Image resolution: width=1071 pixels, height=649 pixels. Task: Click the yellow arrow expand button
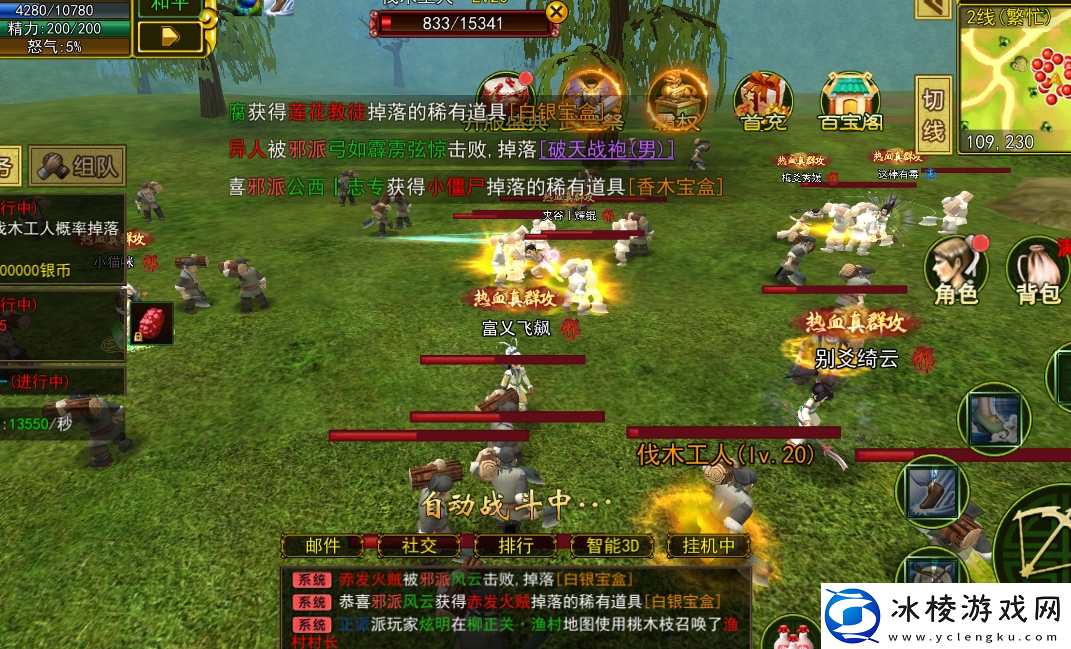click(x=169, y=37)
